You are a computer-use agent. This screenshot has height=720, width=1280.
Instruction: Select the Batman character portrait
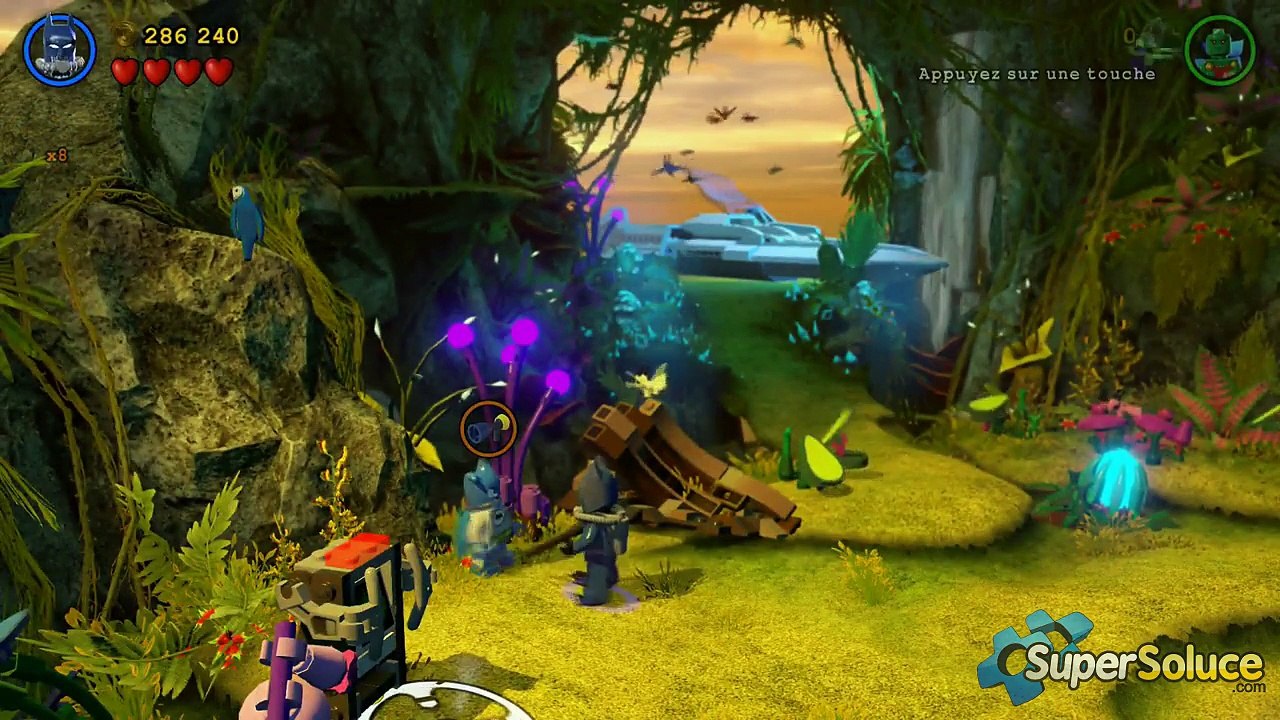59,49
